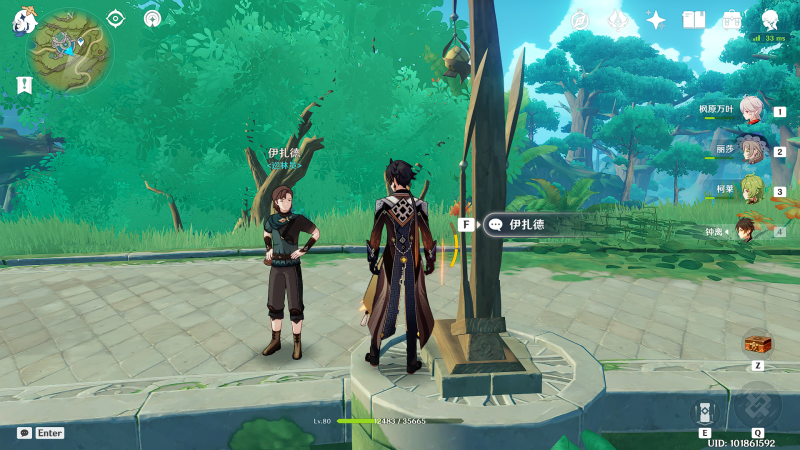Open the four-pointed star wish icon
Screen dimensions: 800x450
[656, 20]
